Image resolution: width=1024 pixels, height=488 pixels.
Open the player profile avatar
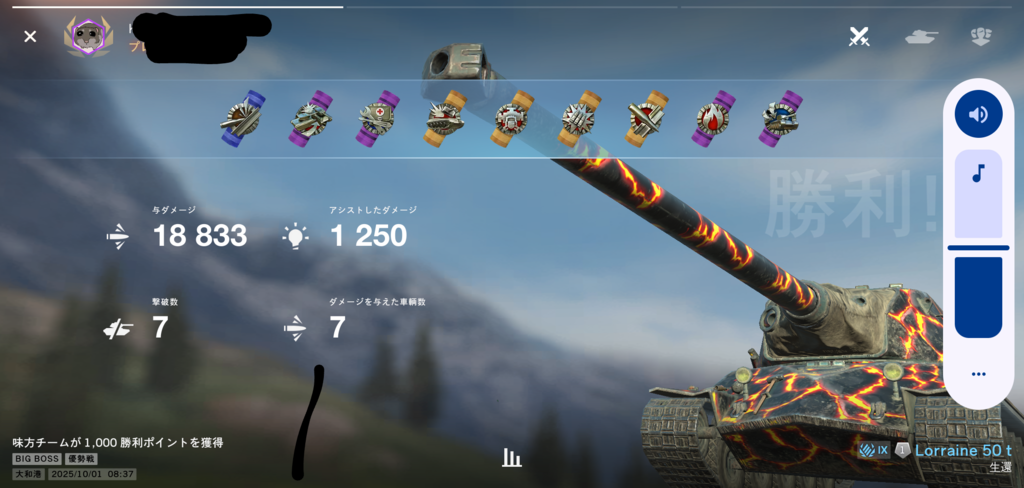click(88, 37)
